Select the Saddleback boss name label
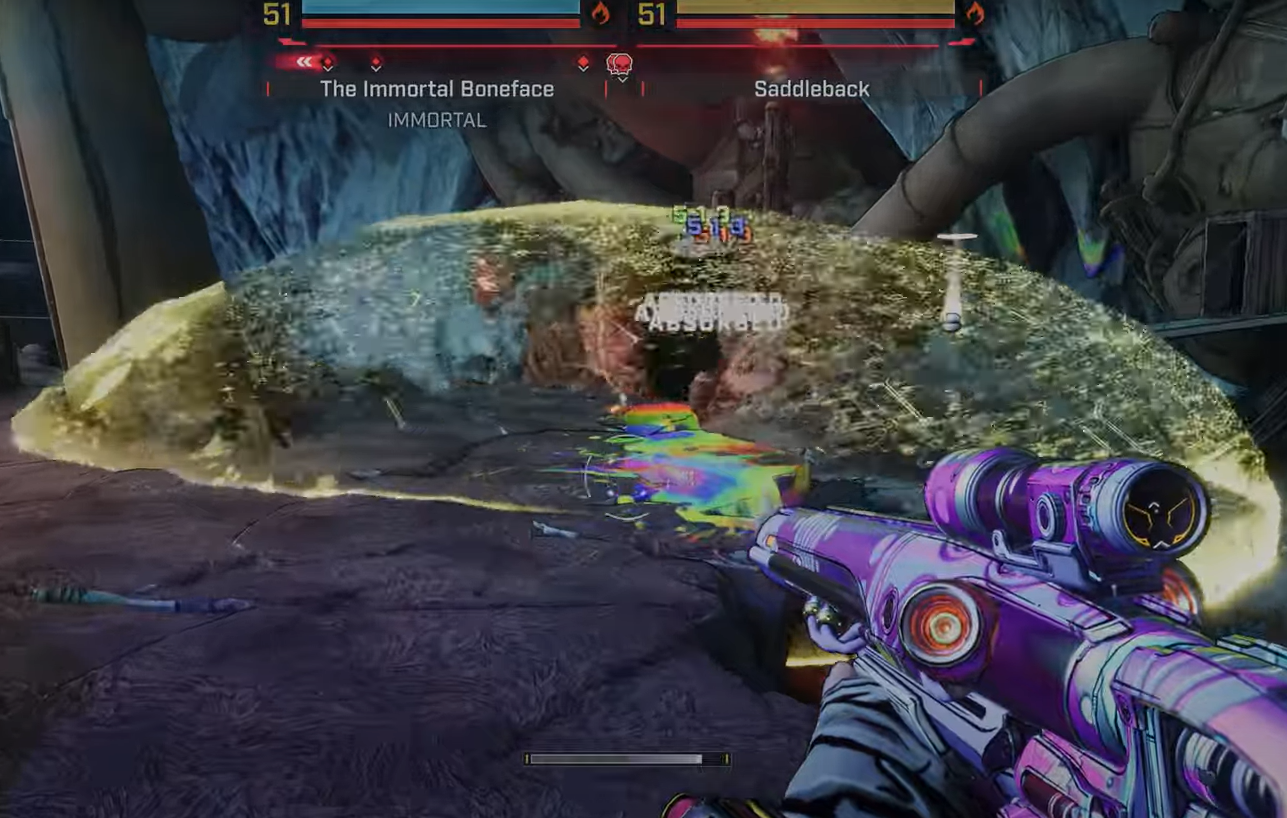Screen dimensions: 1287x818 pyautogui.click(x=812, y=89)
